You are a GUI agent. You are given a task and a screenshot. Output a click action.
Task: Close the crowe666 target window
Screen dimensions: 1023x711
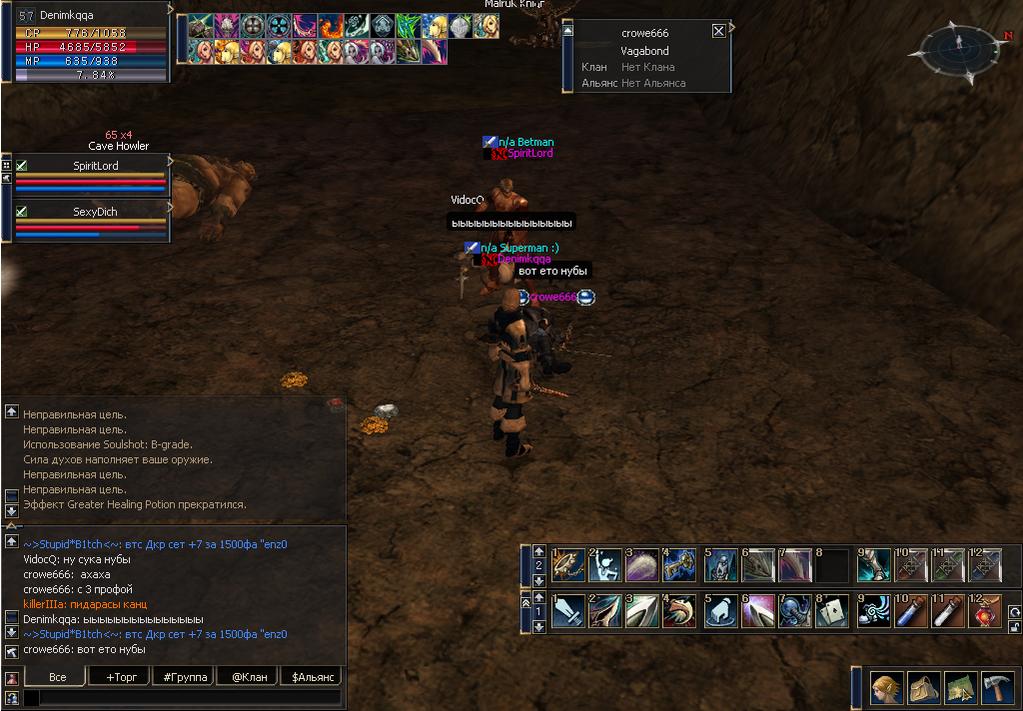718,31
